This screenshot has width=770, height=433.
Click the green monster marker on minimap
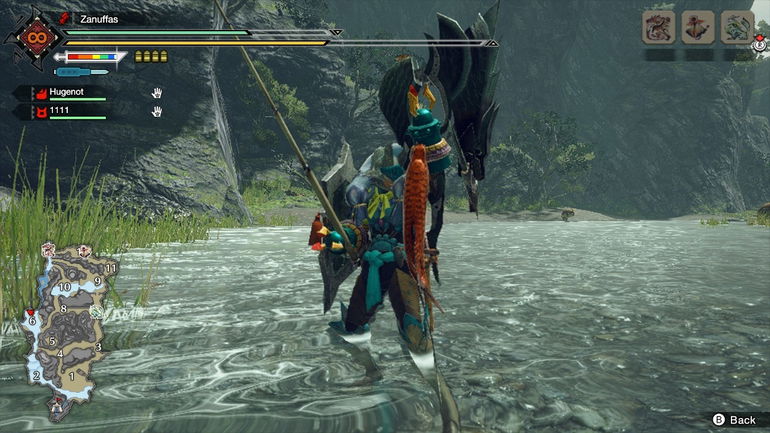pyautogui.click(x=97, y=312)
